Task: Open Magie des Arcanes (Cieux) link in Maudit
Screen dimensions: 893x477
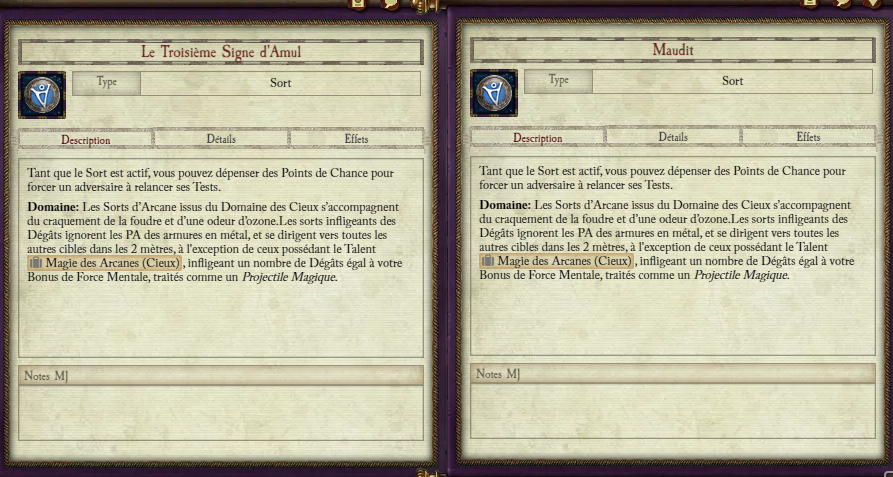Action: pos(556,261)
